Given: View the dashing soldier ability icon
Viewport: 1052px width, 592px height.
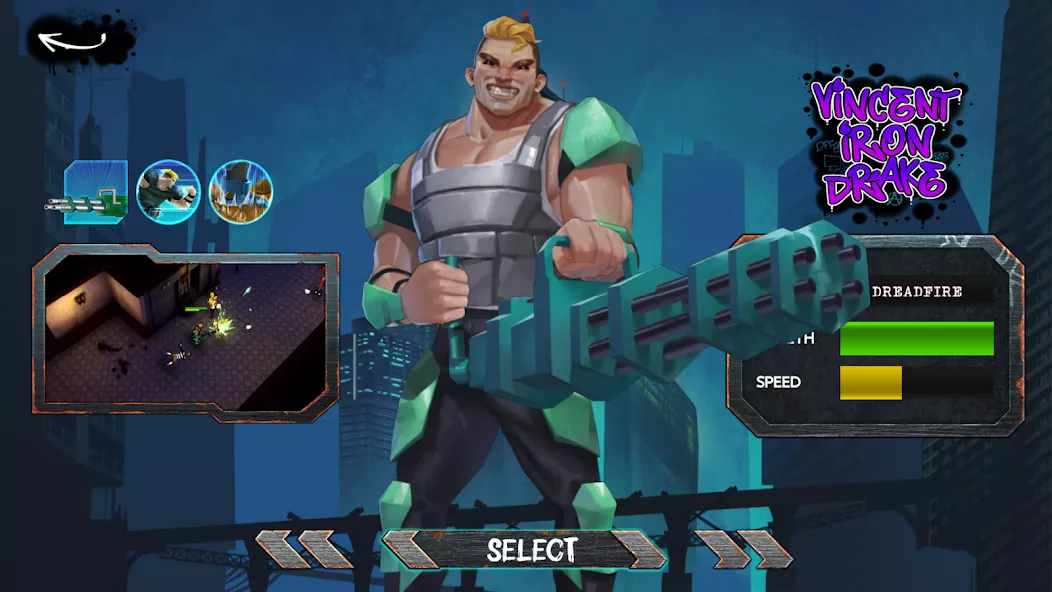Looking at the screenshot, I should tap(168, 192).
